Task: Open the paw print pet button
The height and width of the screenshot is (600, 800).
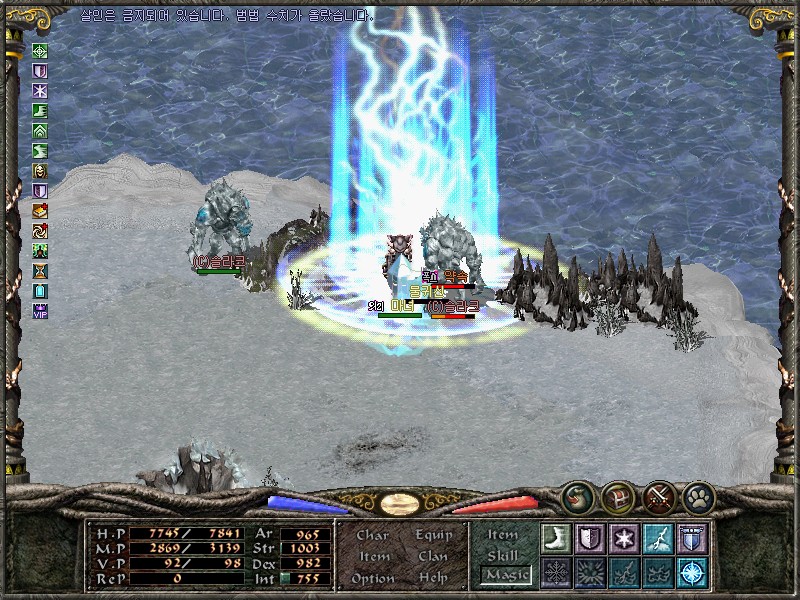Action: [x=699, y=496]
